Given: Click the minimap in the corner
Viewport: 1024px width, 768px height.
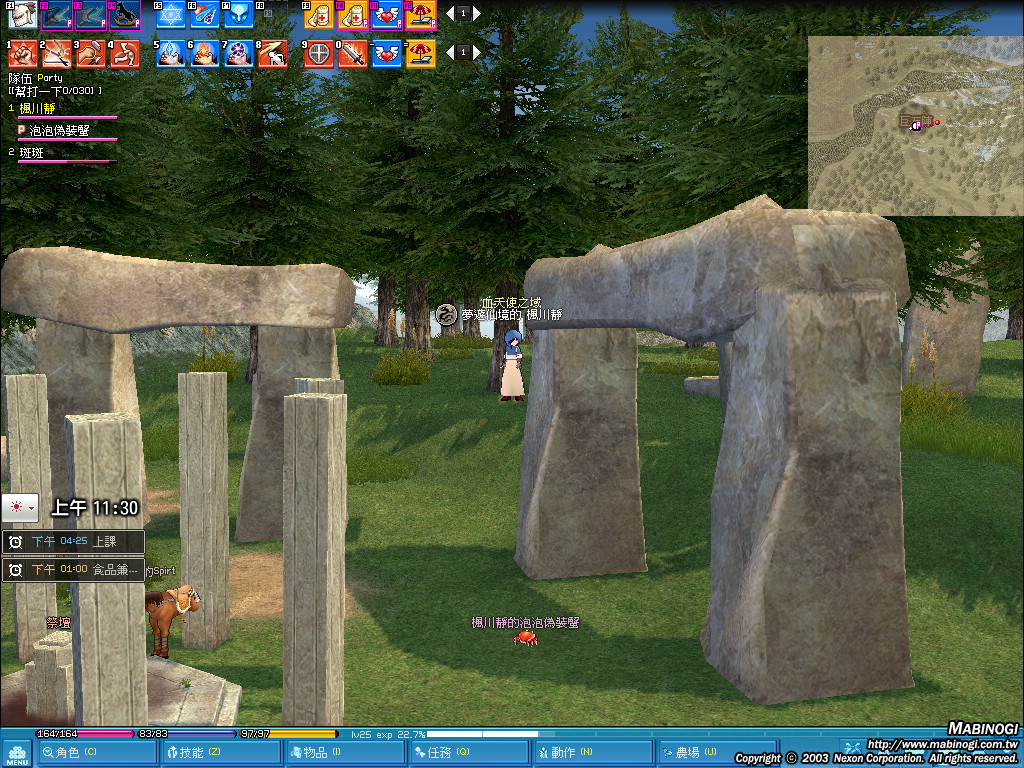Looking at the screenshot, I should click(915, 126).
